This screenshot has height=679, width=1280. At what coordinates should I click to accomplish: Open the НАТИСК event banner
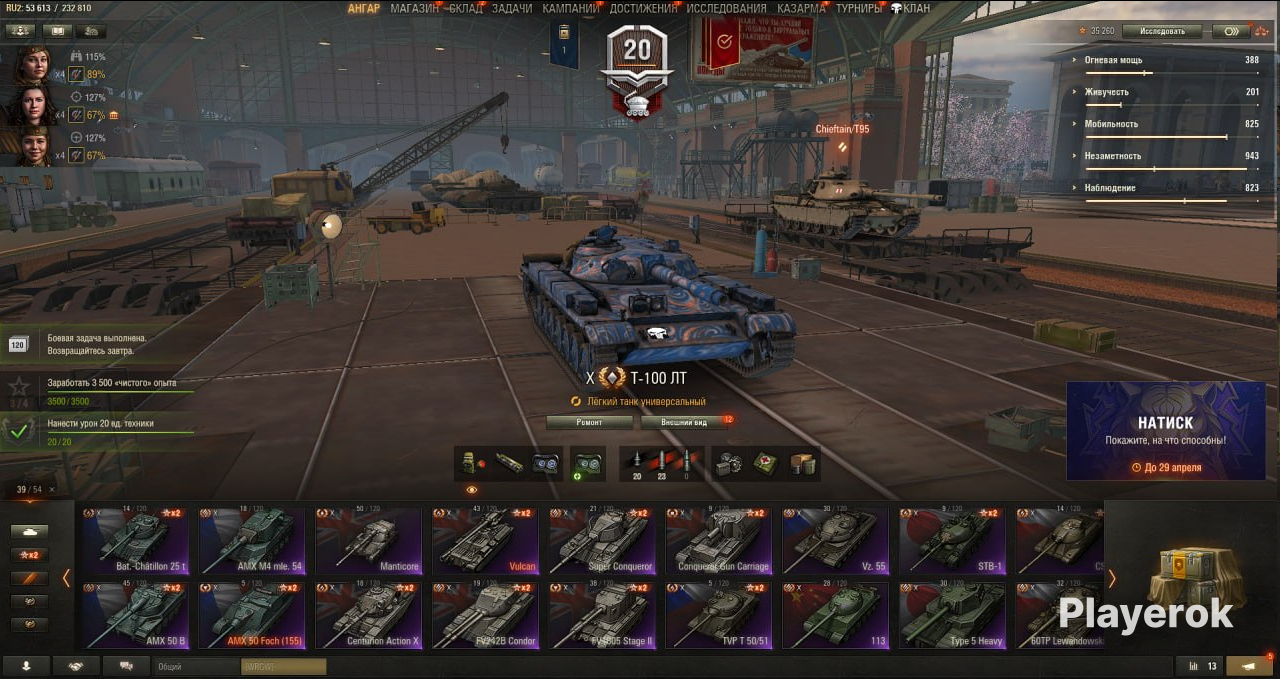tap(1165, 430)
